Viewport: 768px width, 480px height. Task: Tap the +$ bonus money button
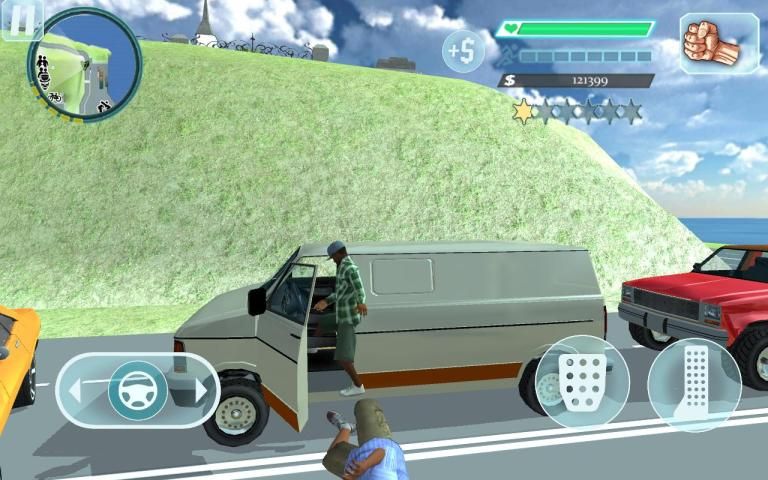(464, 50)
